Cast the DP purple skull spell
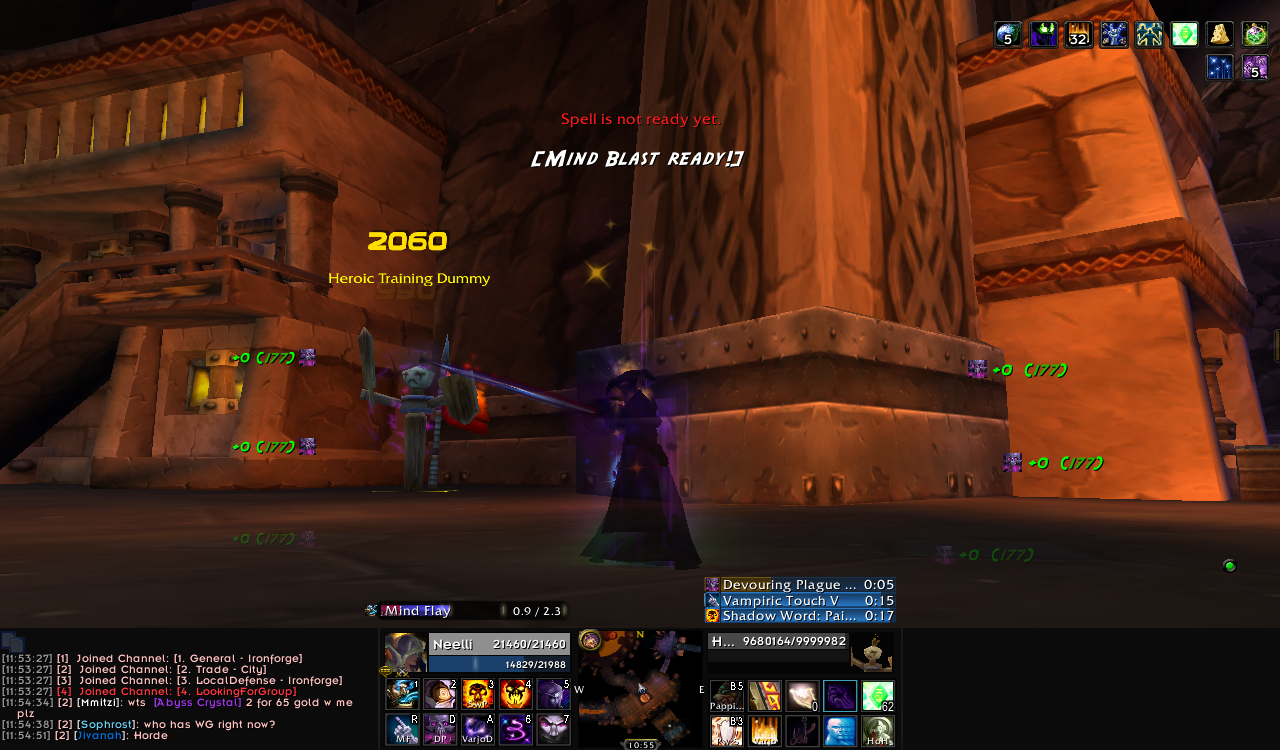 point(440,729)
